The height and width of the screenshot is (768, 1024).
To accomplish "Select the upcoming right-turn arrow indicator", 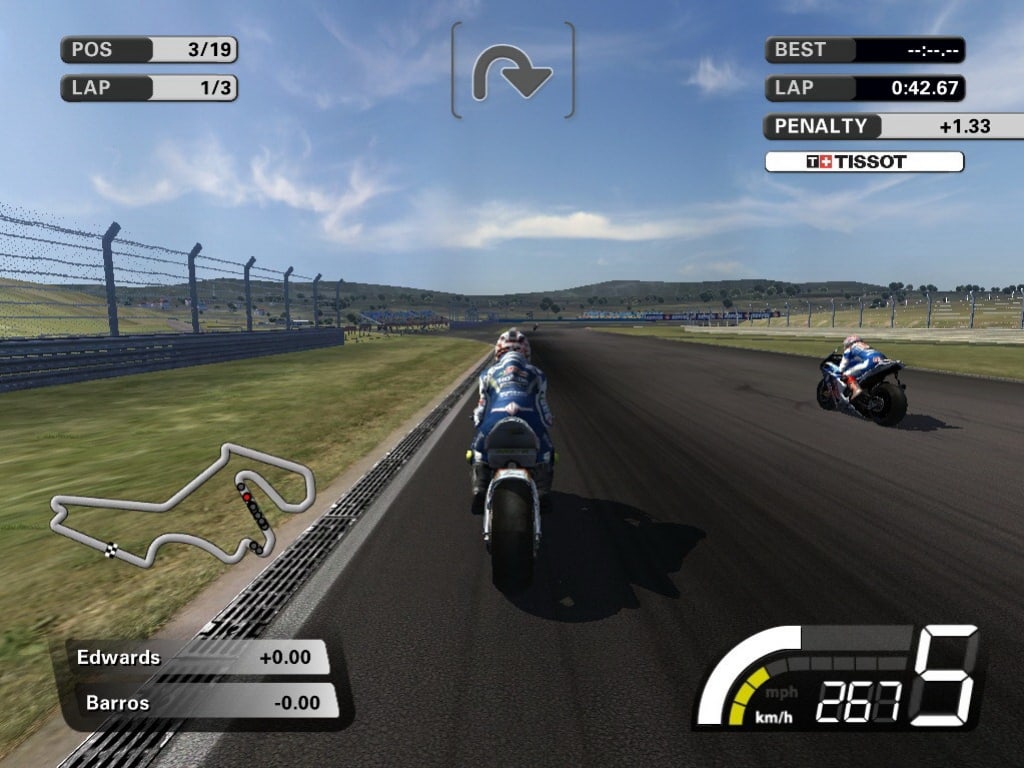I will [513, 72].
